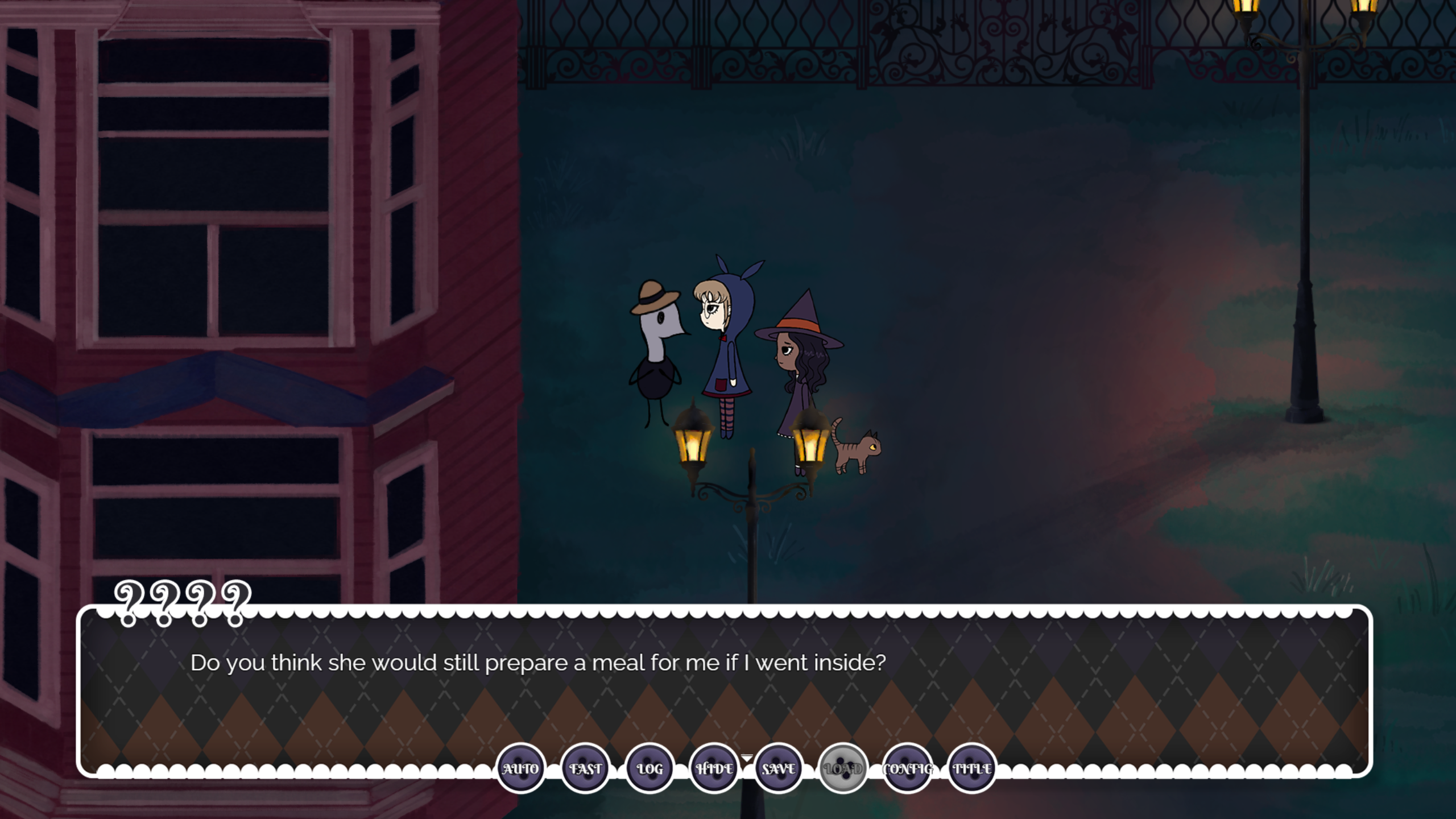Click the greyed-out LOAD button
Viewport: 1456px width, 819px height.
[843, 768]
